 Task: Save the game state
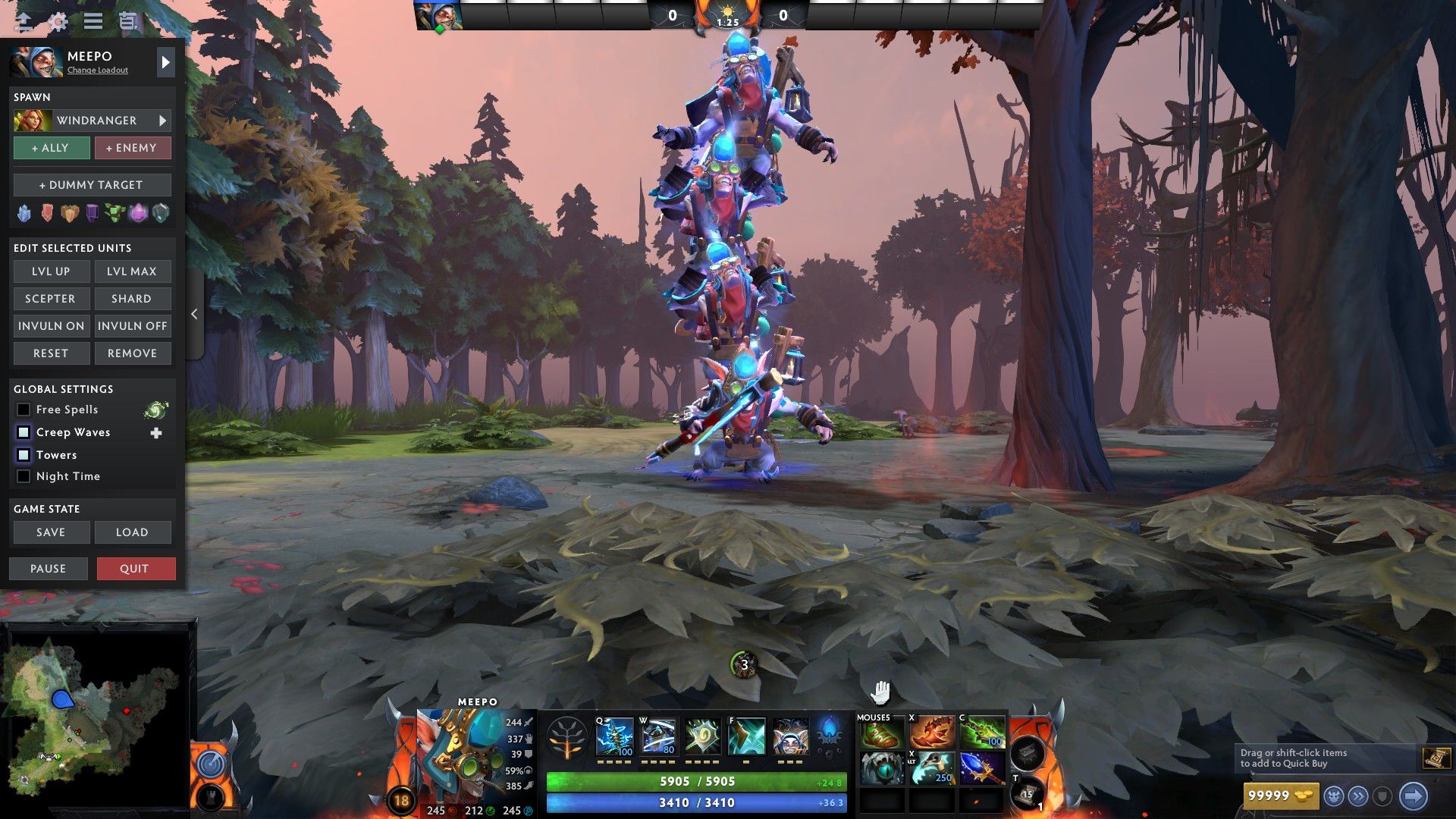pyautogui.click(x=51, y=532)
